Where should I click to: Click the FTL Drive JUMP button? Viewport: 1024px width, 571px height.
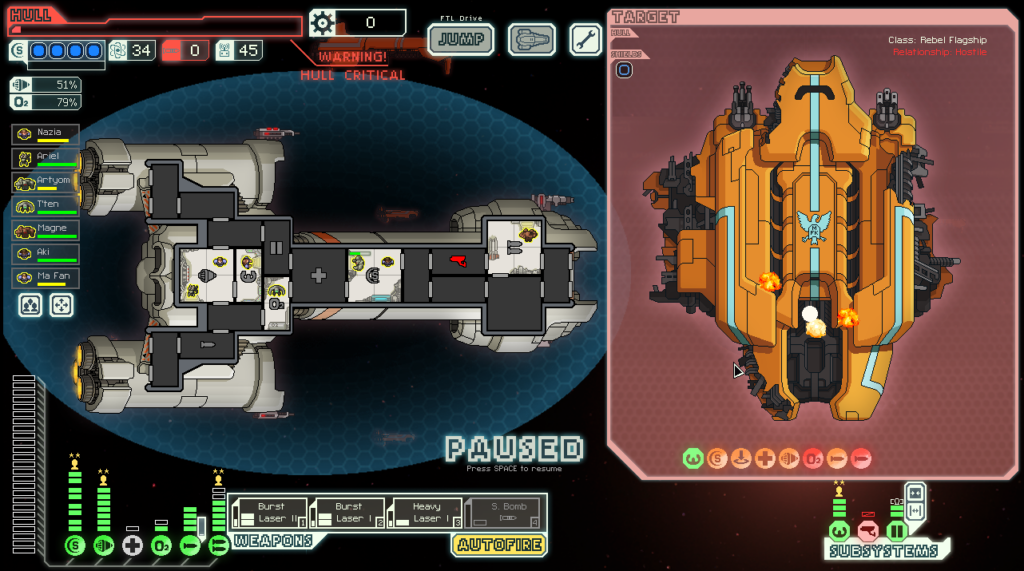coord(461,40)
